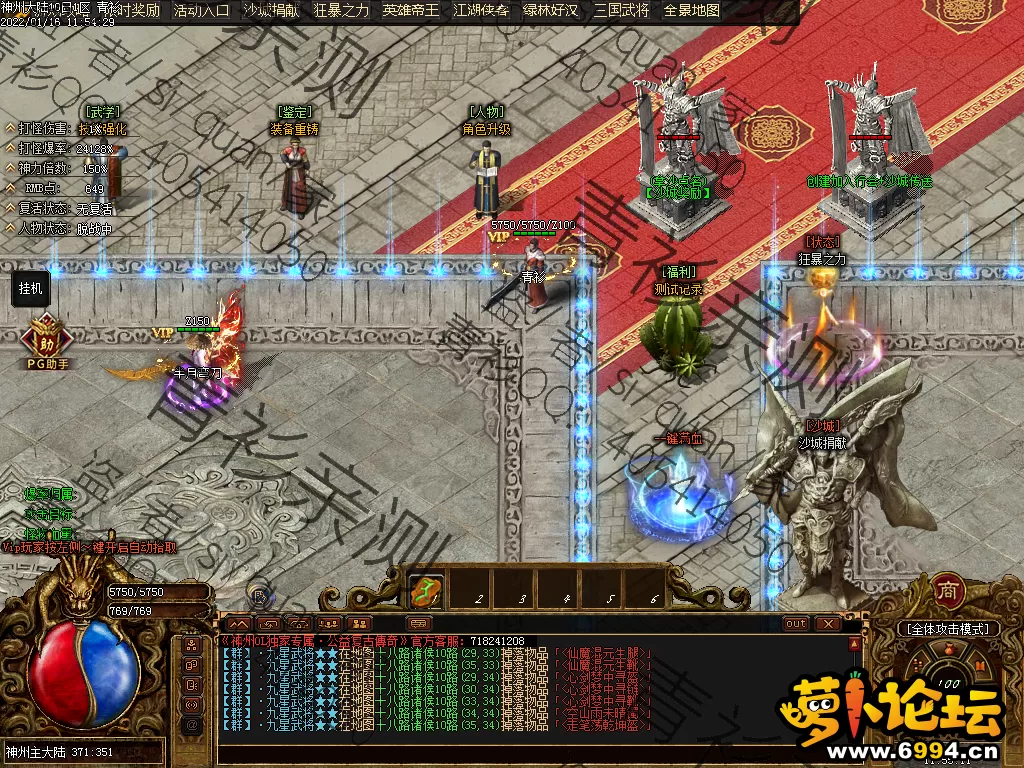1024x768 pixels.
Task: Click the chat panel's out button
Action: click(x=796, y=624)
